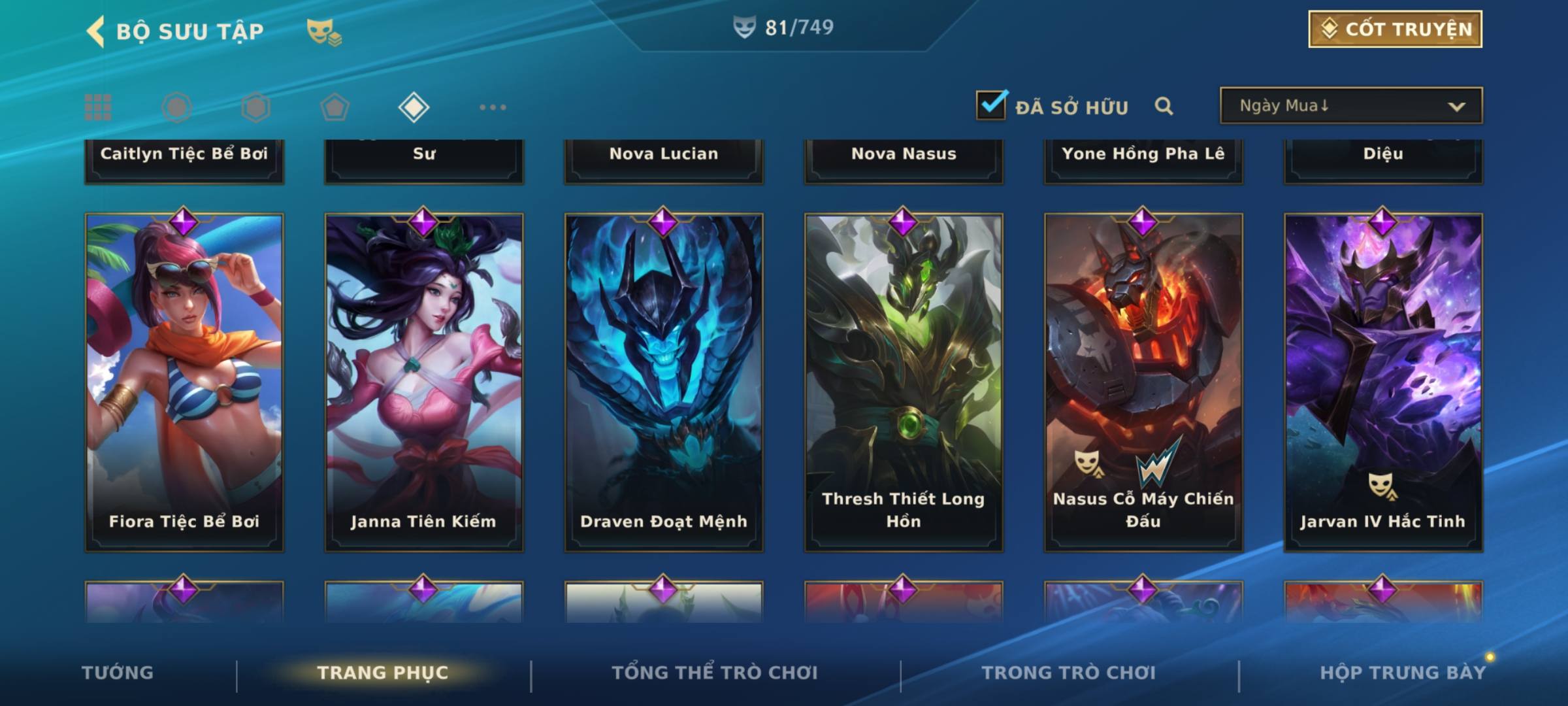The height and width of the screenshot is (706, 1568).
Task: Toggle the Đã Sở Hữu checkbox
Action: click(991, 105)
